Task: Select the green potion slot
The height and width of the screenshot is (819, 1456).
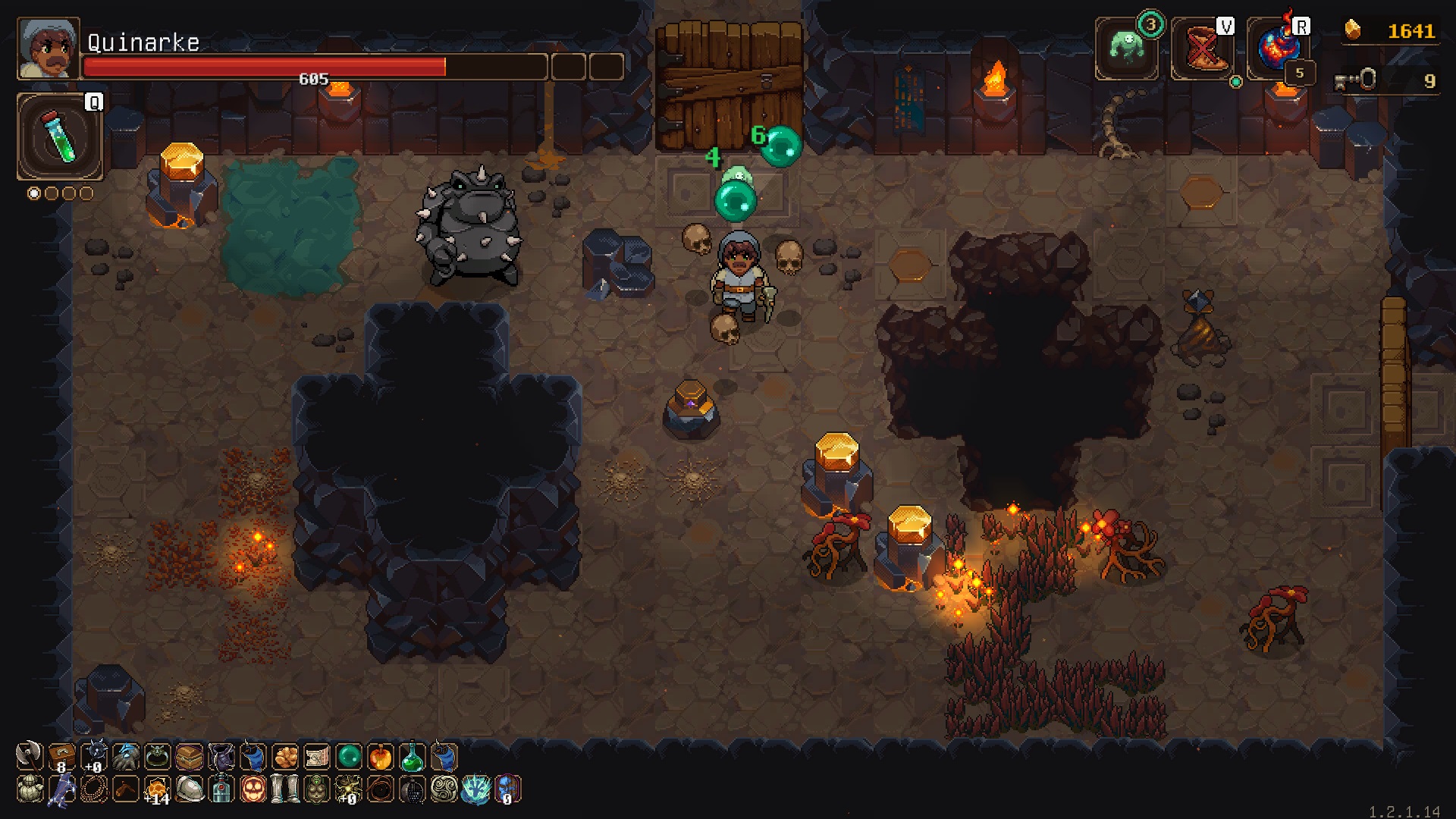Action: (x=60, y=137)
